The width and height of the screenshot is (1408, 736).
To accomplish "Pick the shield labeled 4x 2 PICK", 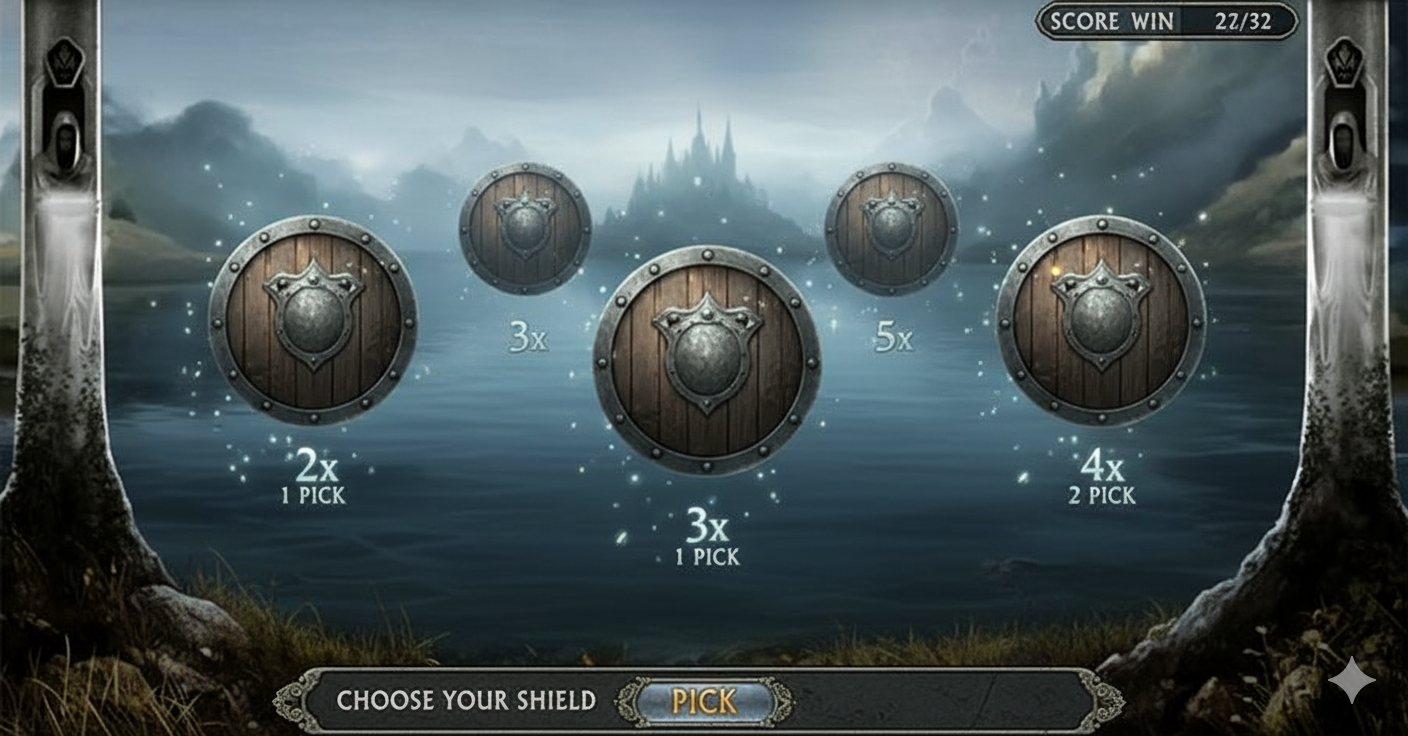I will 1101,320.
